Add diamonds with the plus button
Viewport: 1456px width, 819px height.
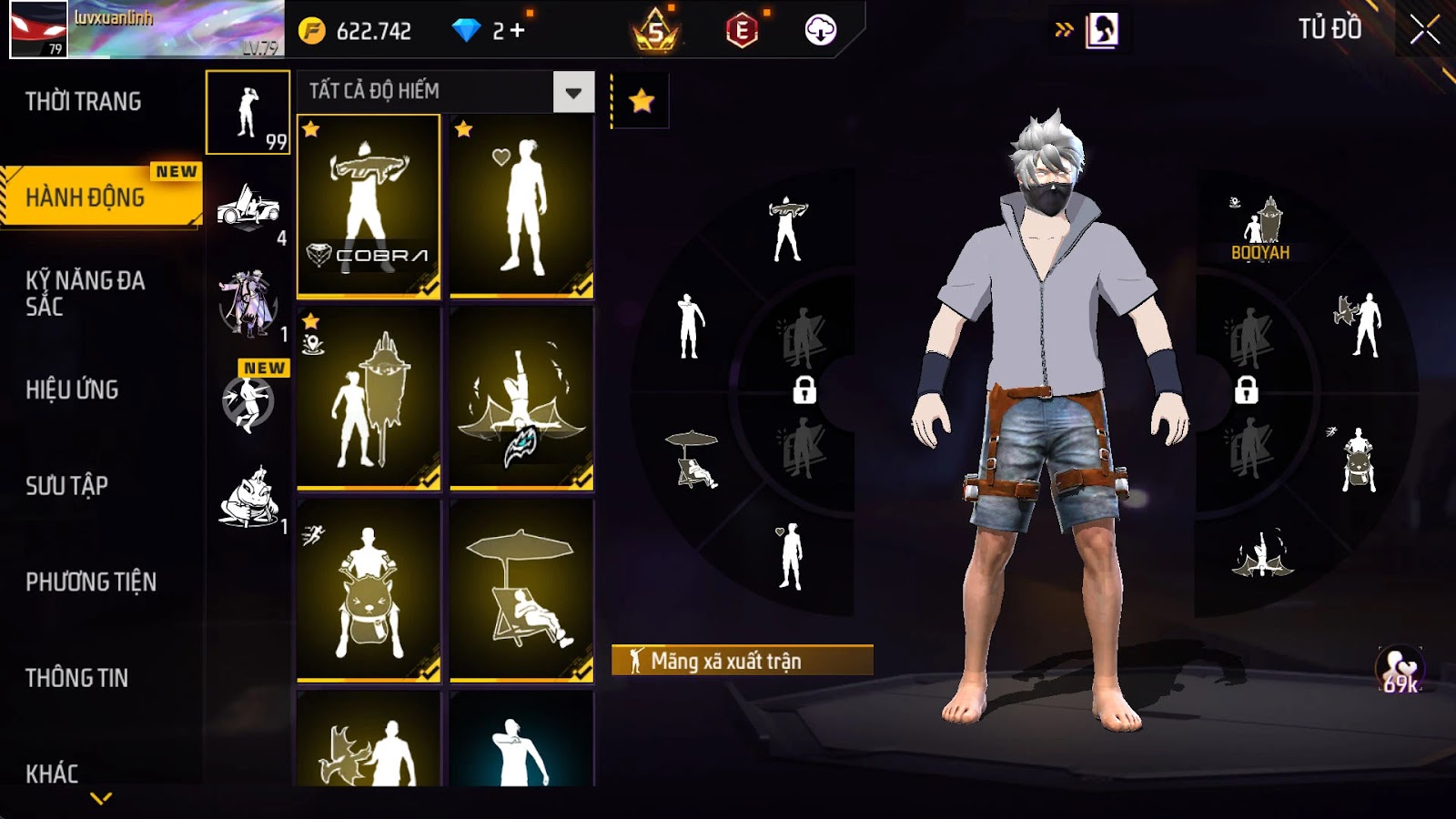tap(517, 31)
